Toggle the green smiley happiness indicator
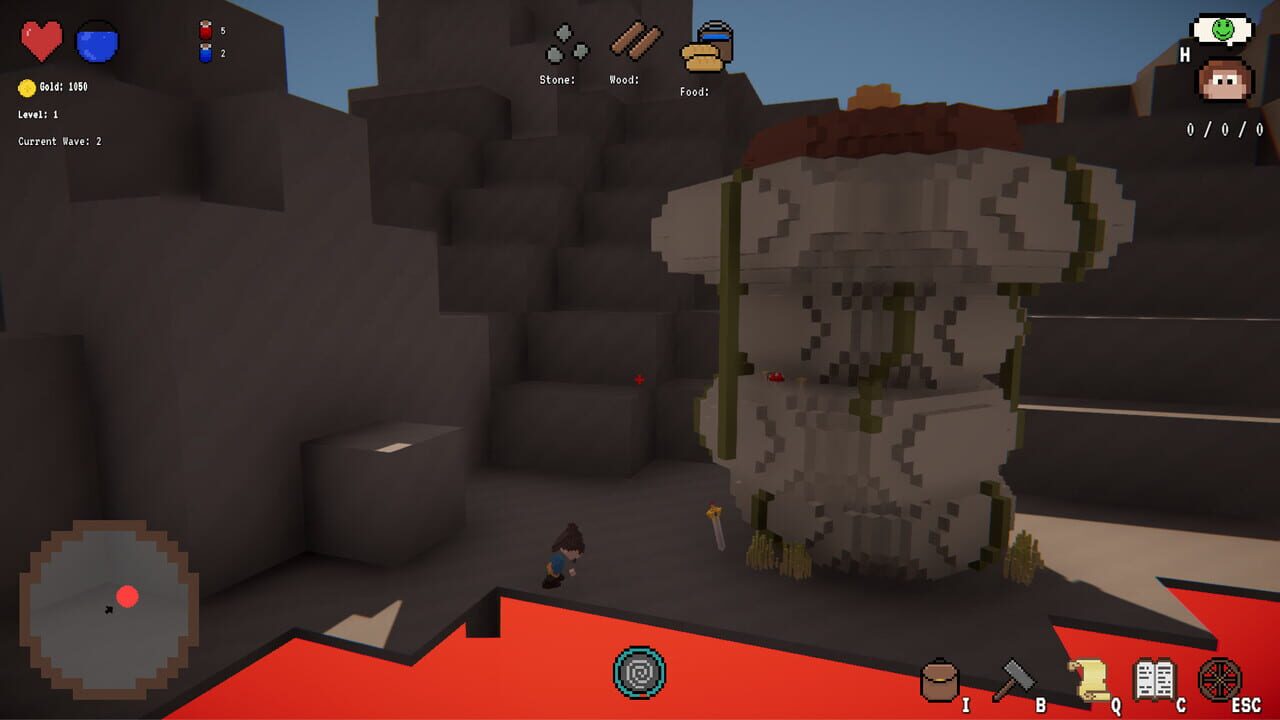Image resolution: width=1280 pixels, height=720 pixels. coord(1220,29)
